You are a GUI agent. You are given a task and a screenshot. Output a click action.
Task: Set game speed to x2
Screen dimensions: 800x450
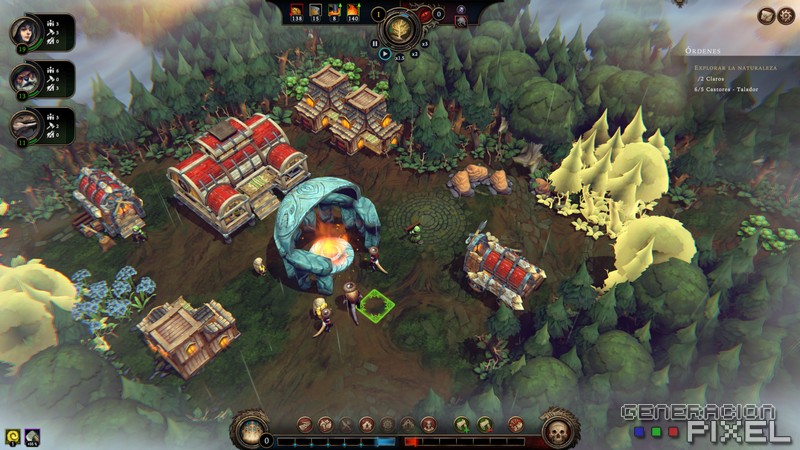tap(414, 54)
